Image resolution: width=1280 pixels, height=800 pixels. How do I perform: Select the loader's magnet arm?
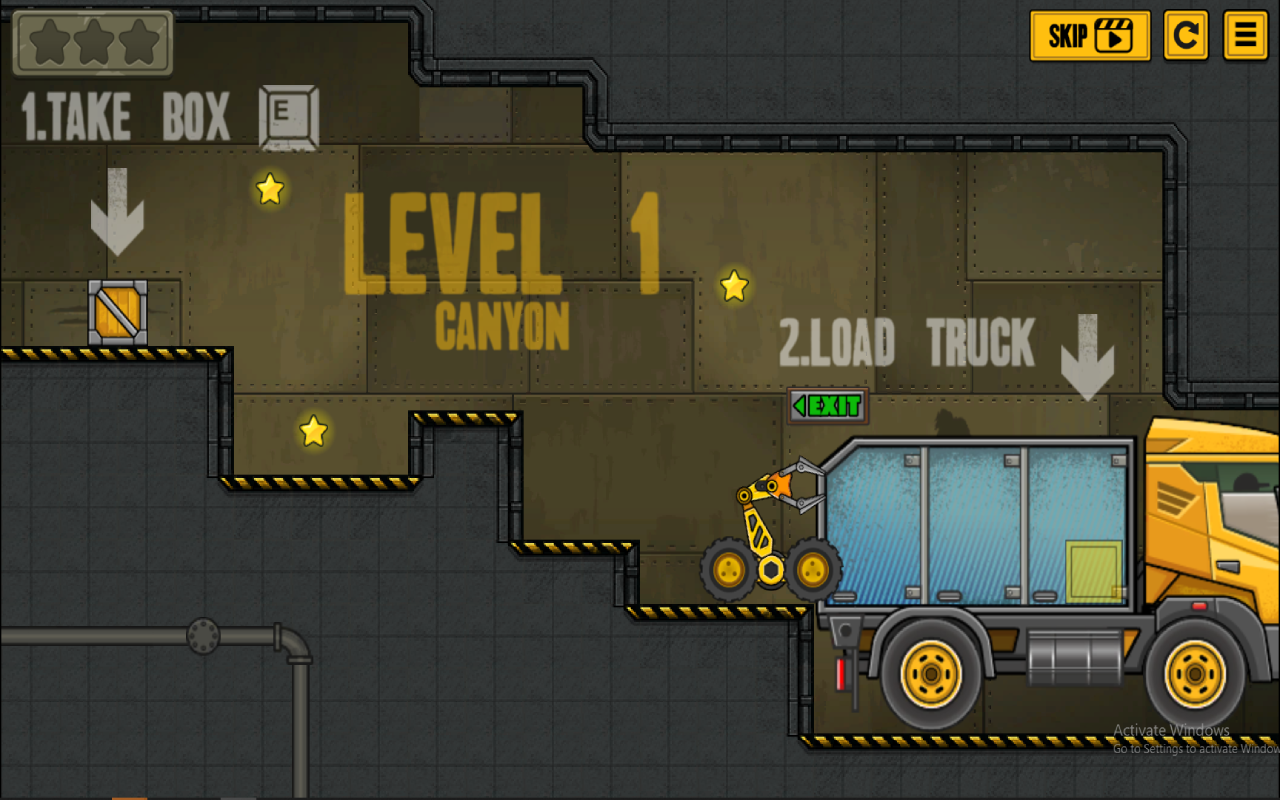click(x=778, y=489)
